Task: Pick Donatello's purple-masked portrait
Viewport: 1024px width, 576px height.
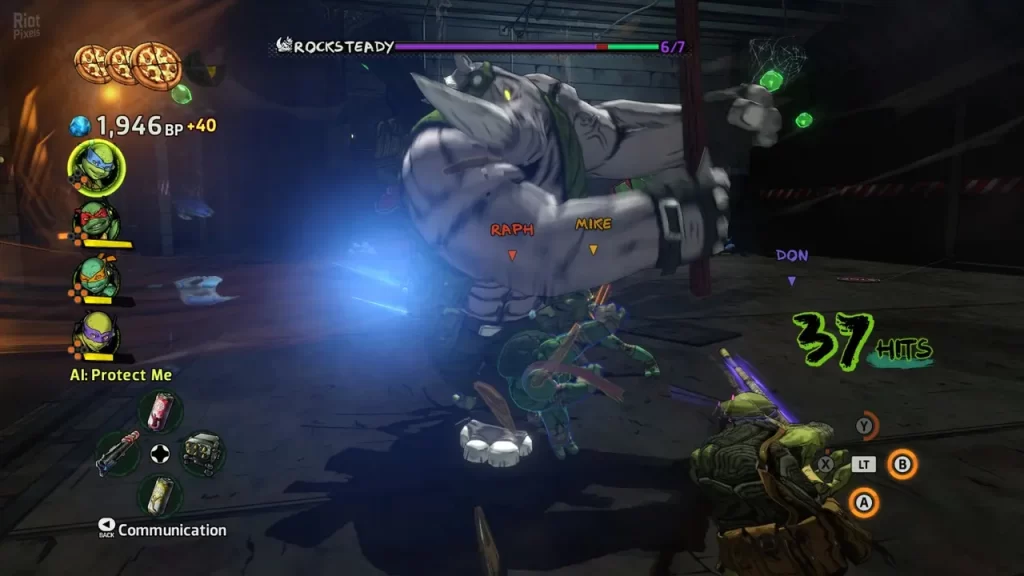Action: [96, 333]
